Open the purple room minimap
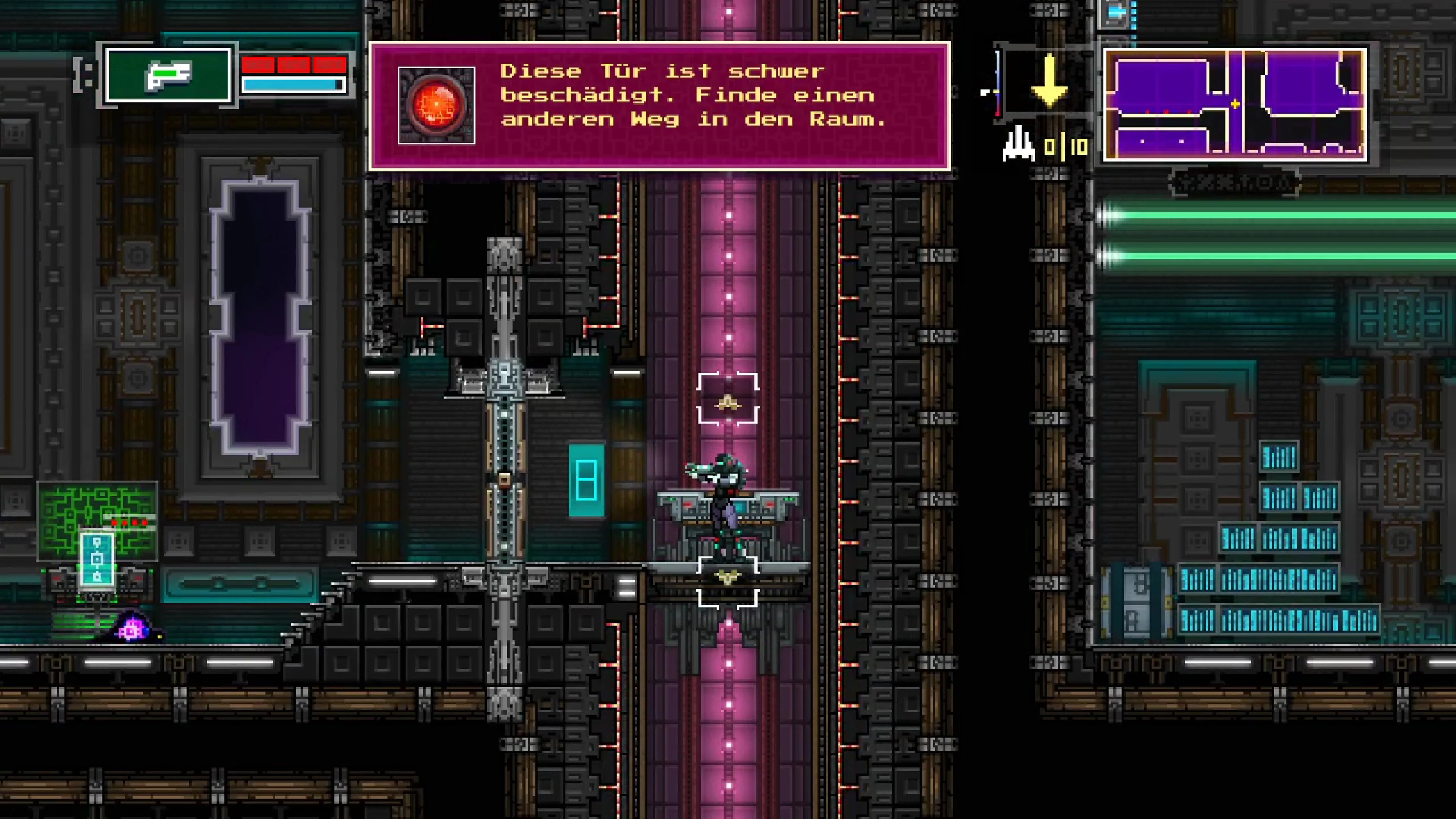The height and width of the screenshot is (819, 1456). [1235, 105]
